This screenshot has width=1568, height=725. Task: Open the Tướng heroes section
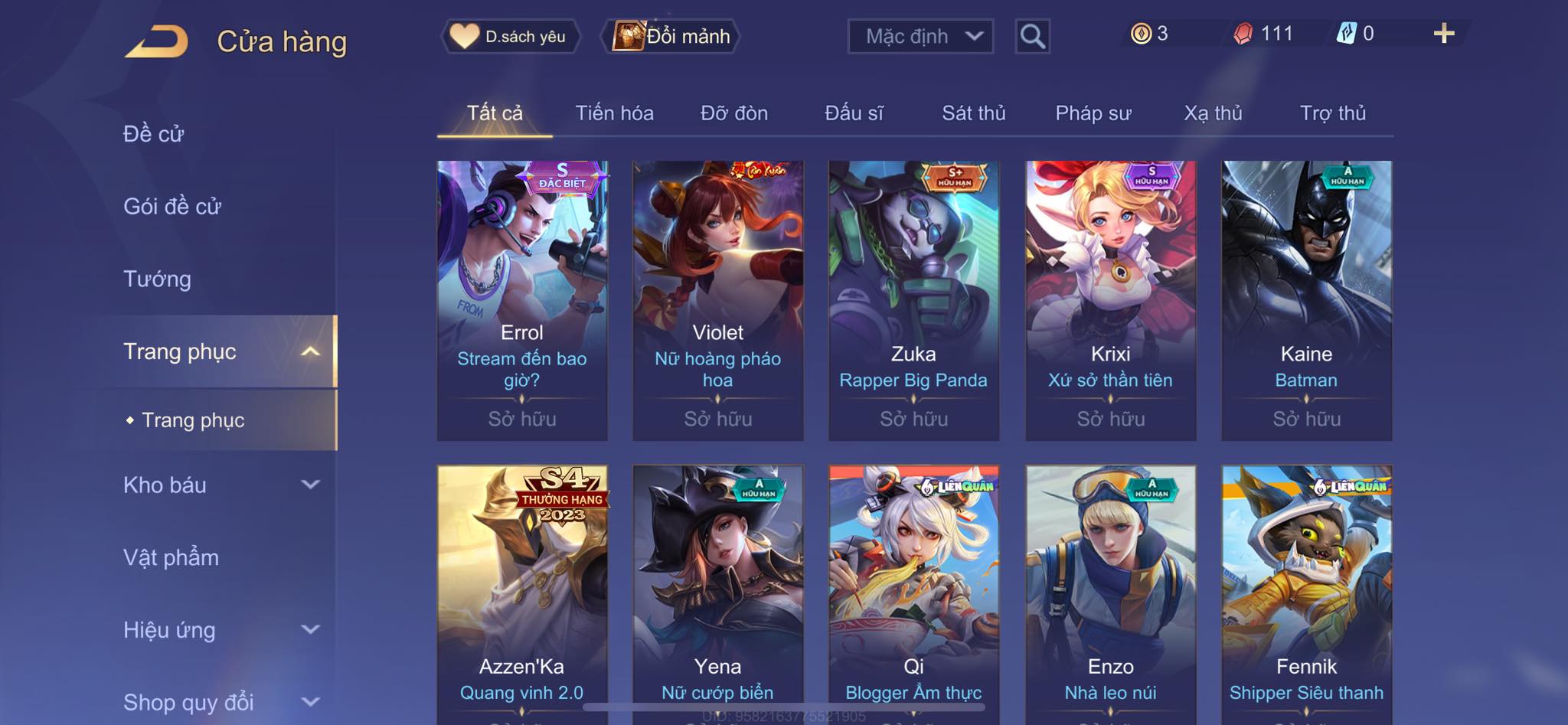(x=157, y=279)
